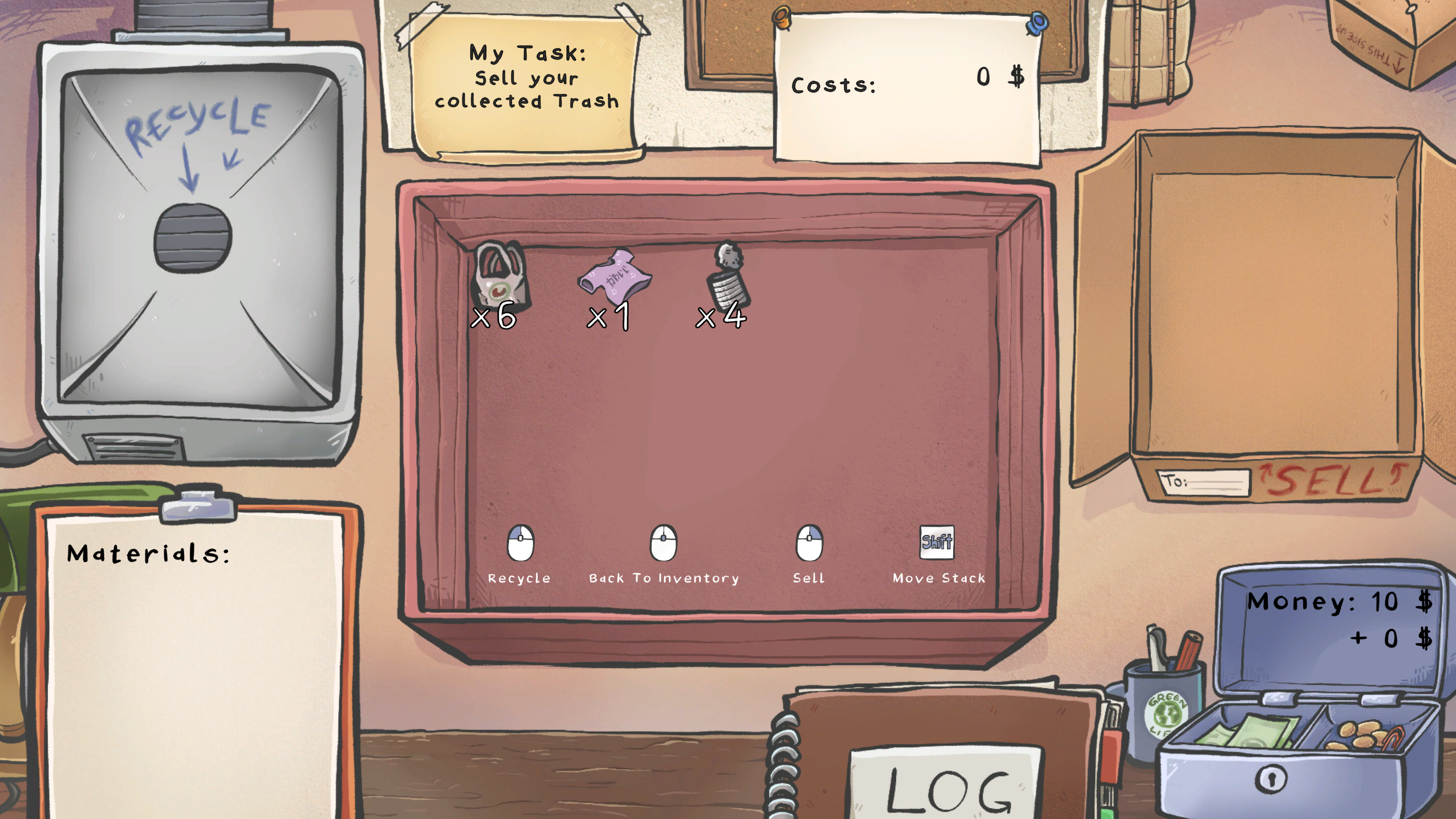Select the plastic bag stack
The height and width of the screenshot is (819, 1456).
(499, 277)
